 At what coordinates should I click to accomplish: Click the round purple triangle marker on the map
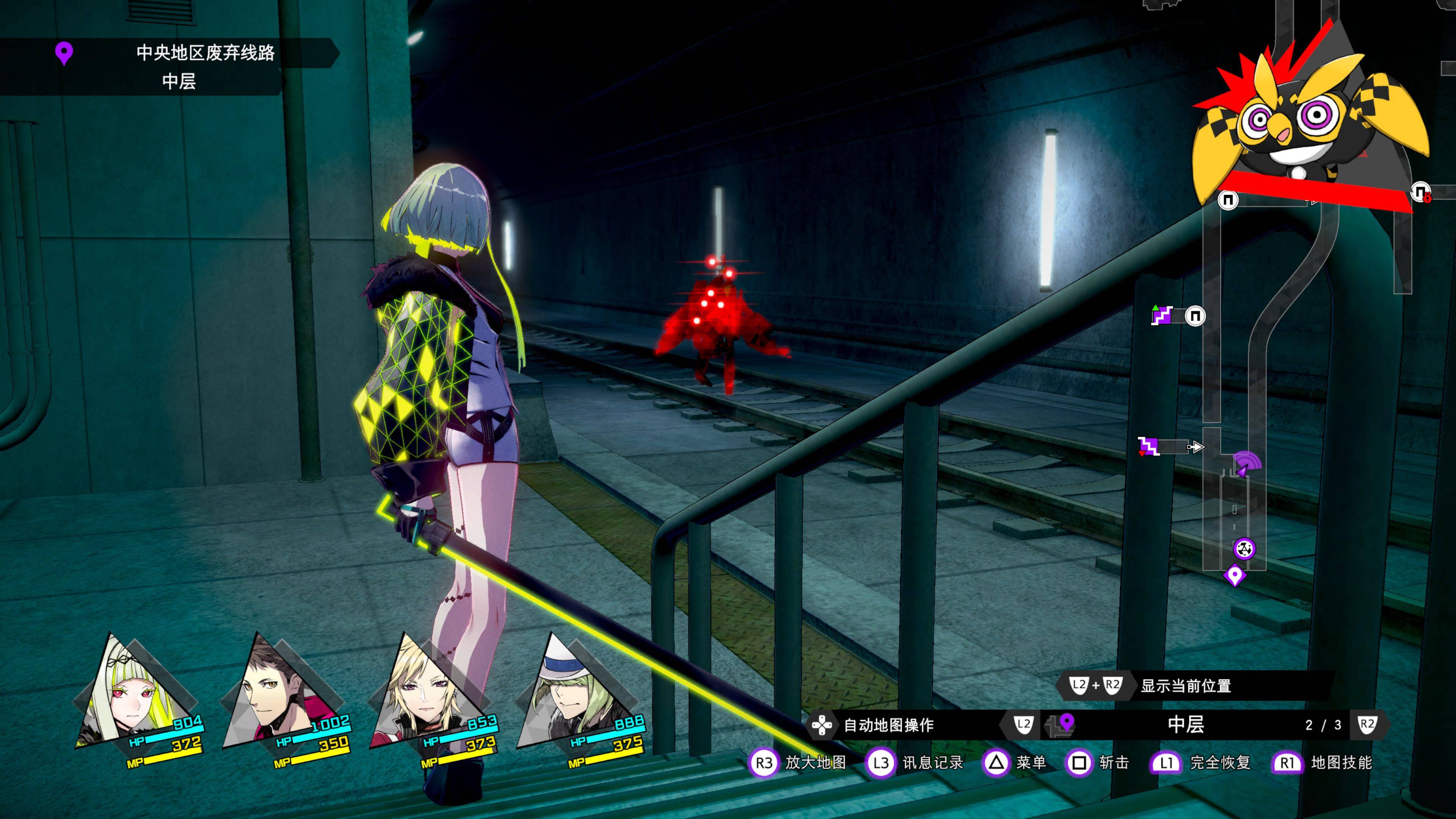[1244, 548]
